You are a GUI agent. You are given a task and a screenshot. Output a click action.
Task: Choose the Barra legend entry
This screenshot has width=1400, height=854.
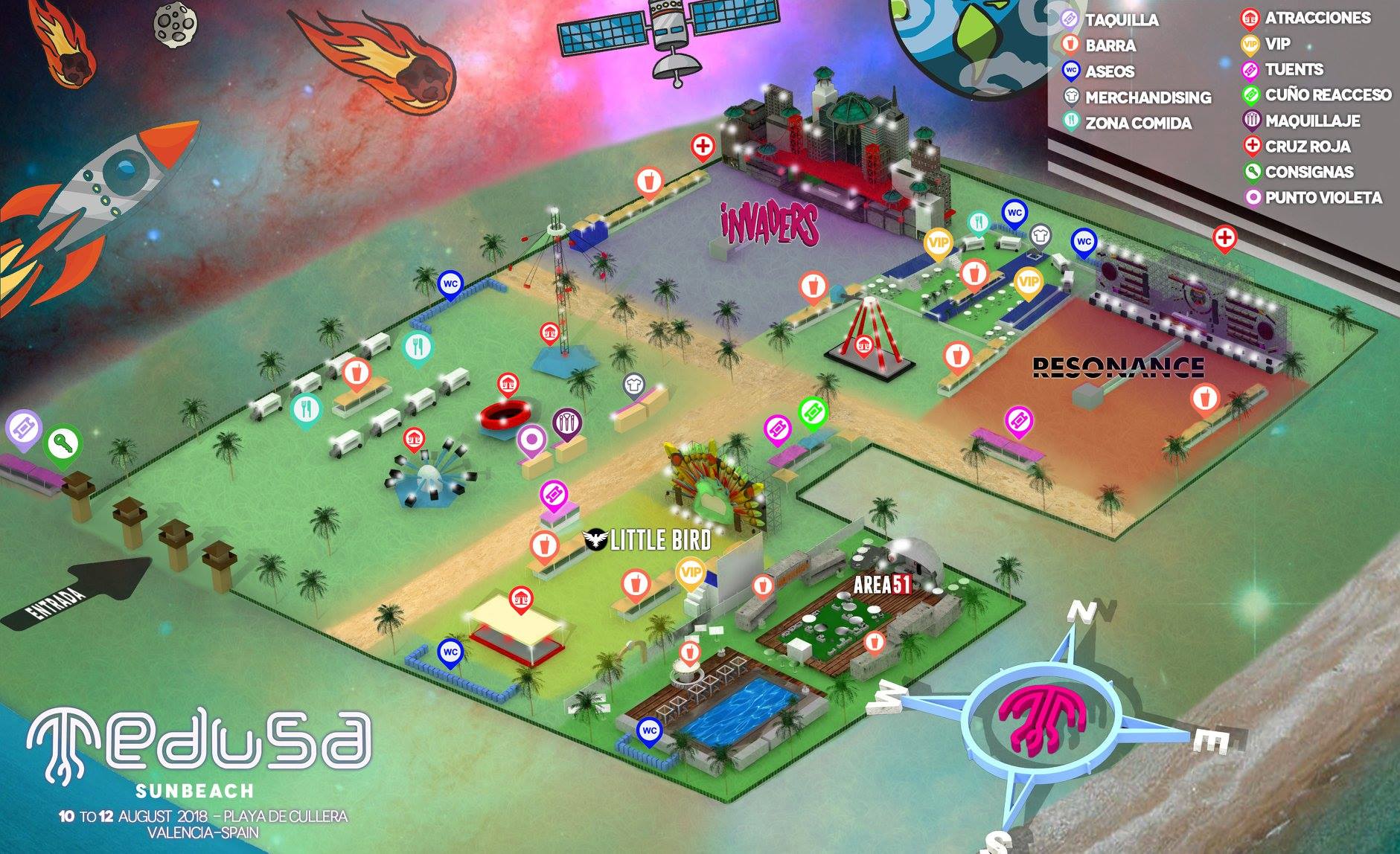[1110, 45]
